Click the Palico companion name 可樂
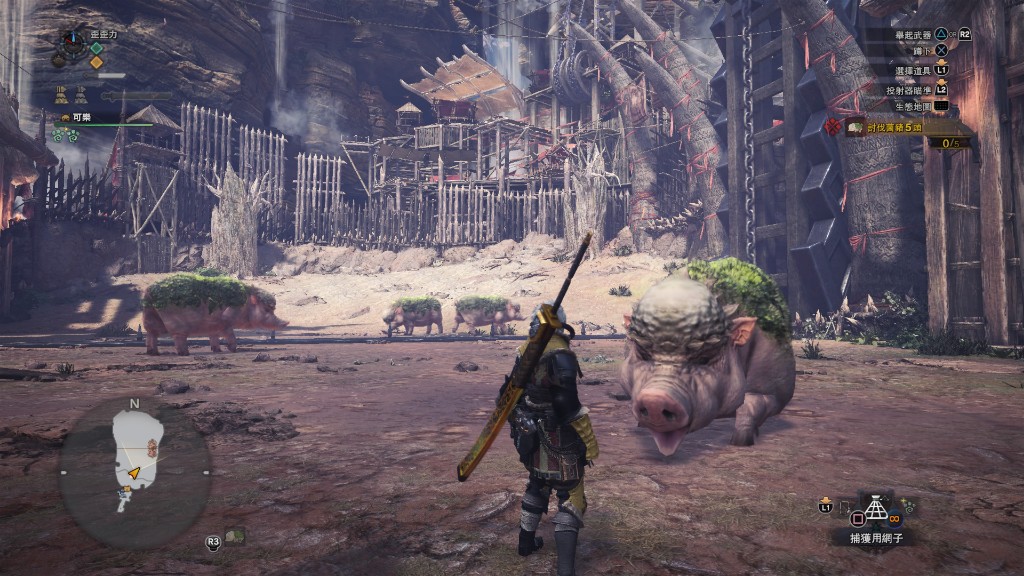The image size is (1024, 576). tap(81, 117)
